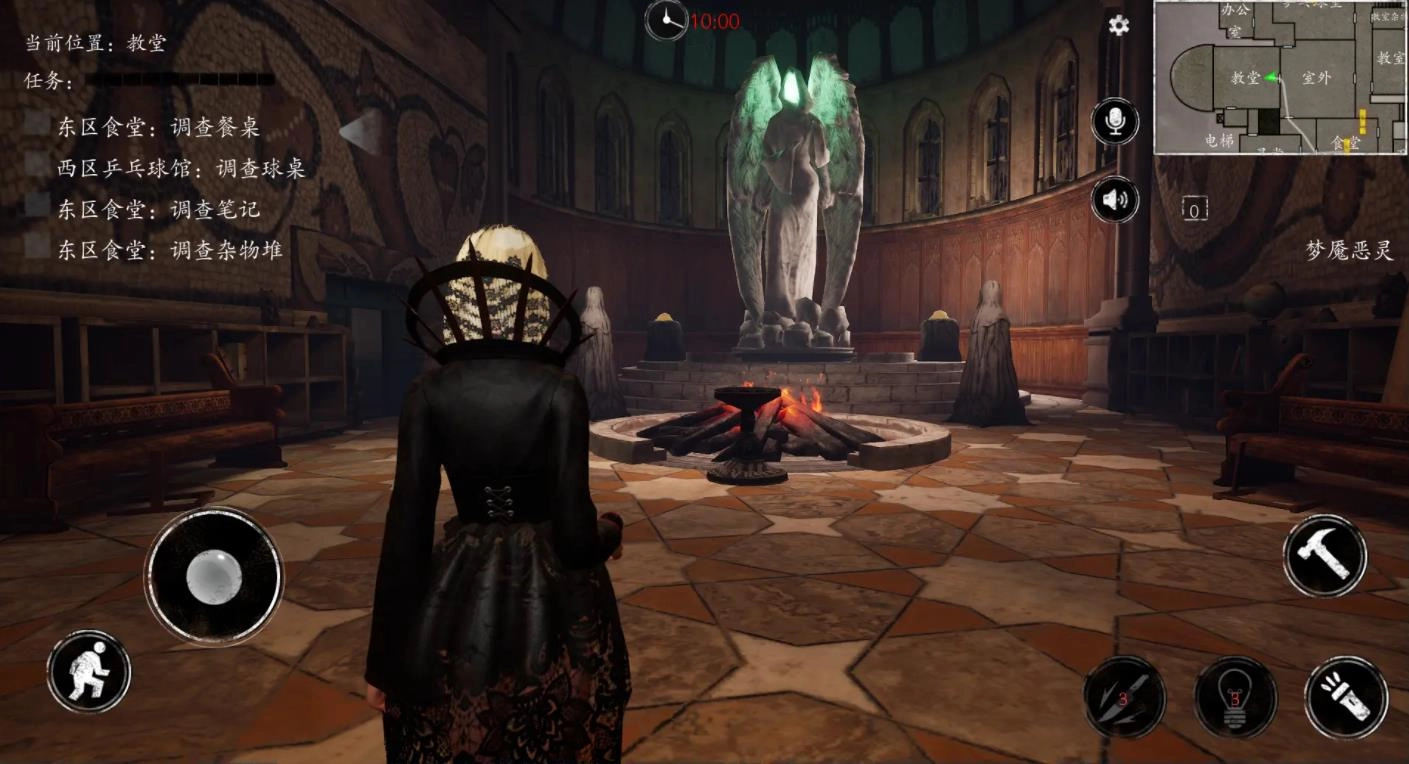Select the 调查杂物堆 task entry
The image size is (1409, 764).
point(170,249)
